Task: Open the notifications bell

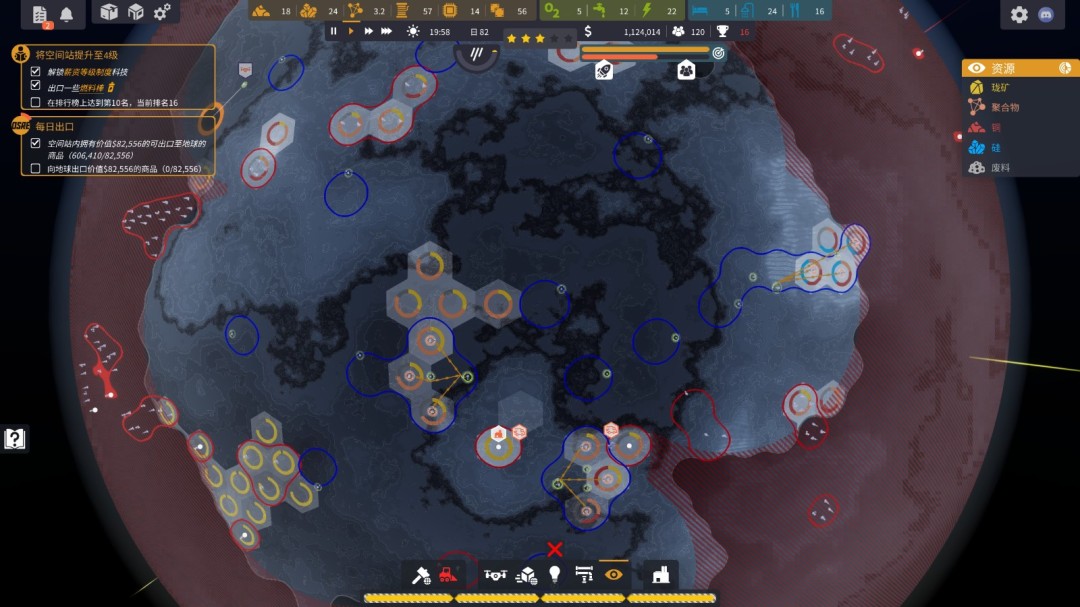Action: pos(67,14)
